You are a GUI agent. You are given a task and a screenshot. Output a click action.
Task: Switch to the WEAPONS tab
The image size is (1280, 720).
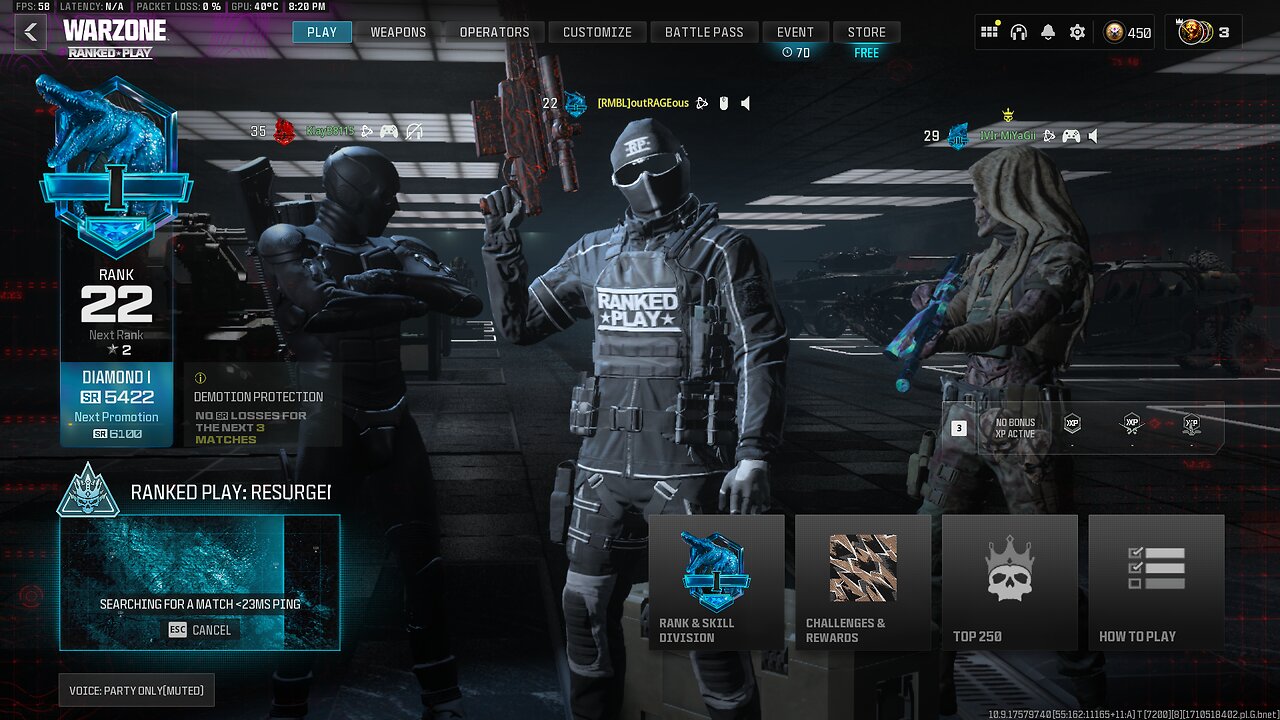tap(398, 31)
